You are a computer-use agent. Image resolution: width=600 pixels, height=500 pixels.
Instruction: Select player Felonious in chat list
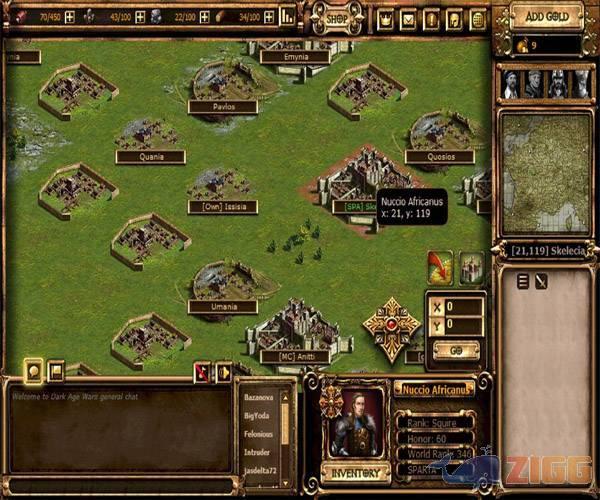258,434
